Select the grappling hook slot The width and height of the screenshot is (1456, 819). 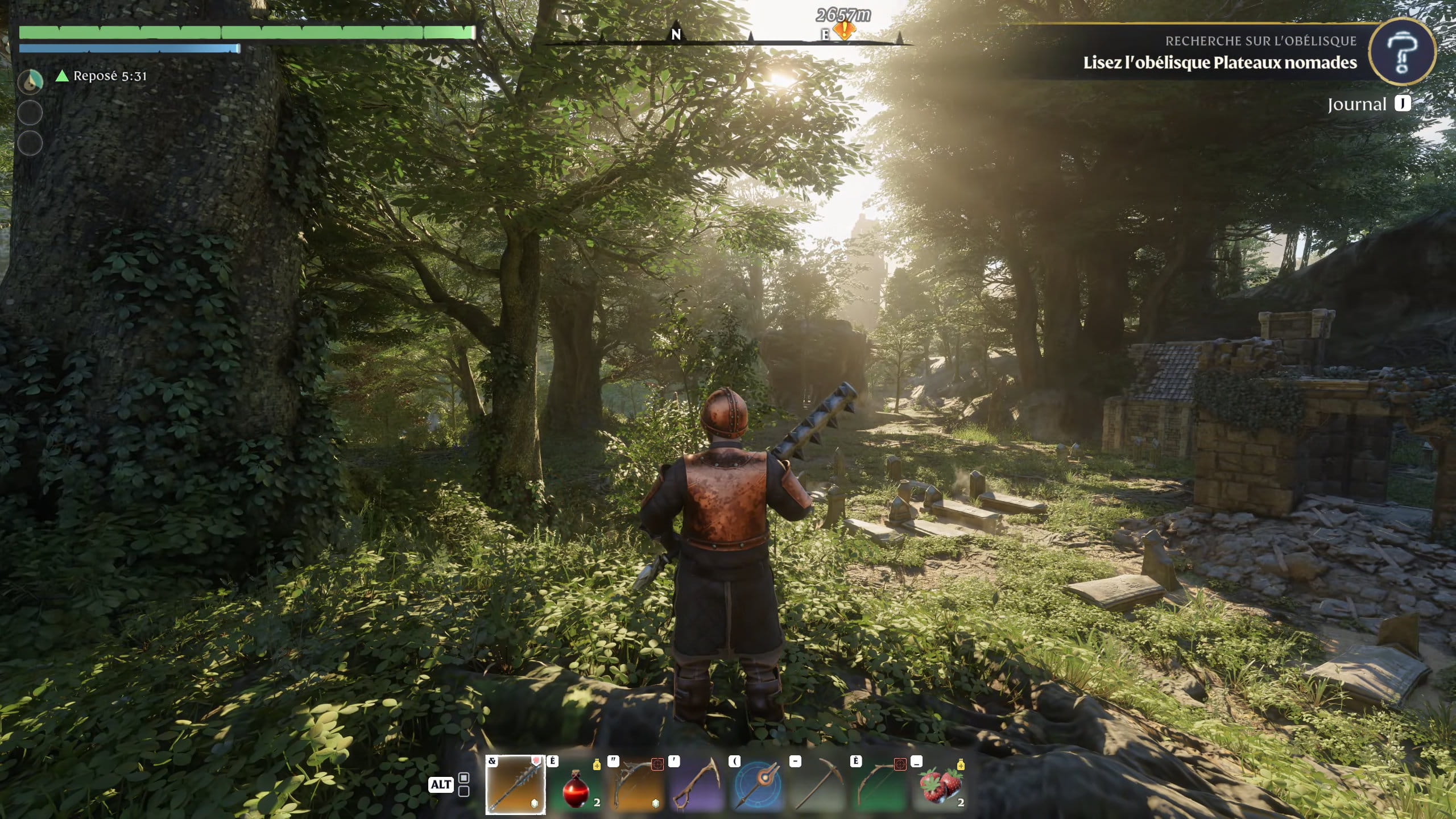click(697, 786)
